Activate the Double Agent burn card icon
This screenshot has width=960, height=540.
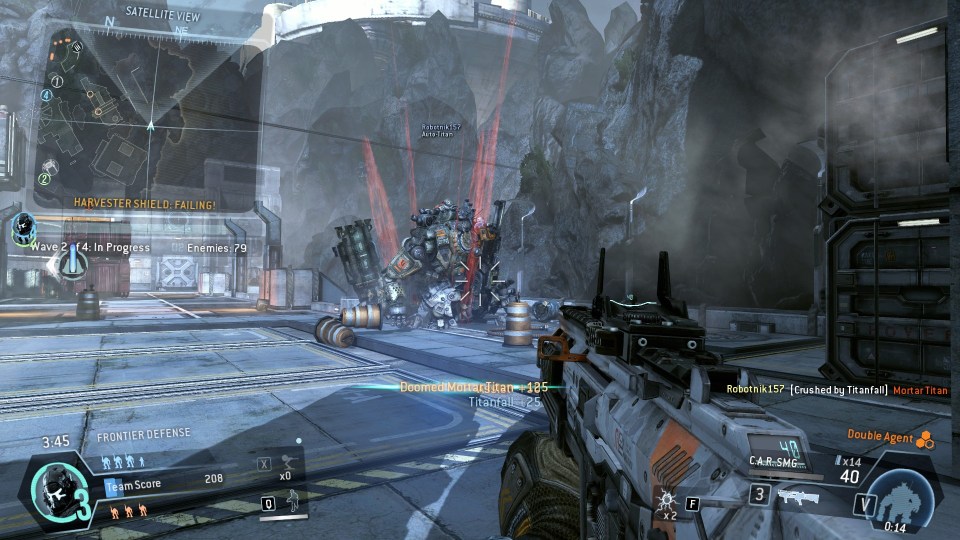click(925, 437)
